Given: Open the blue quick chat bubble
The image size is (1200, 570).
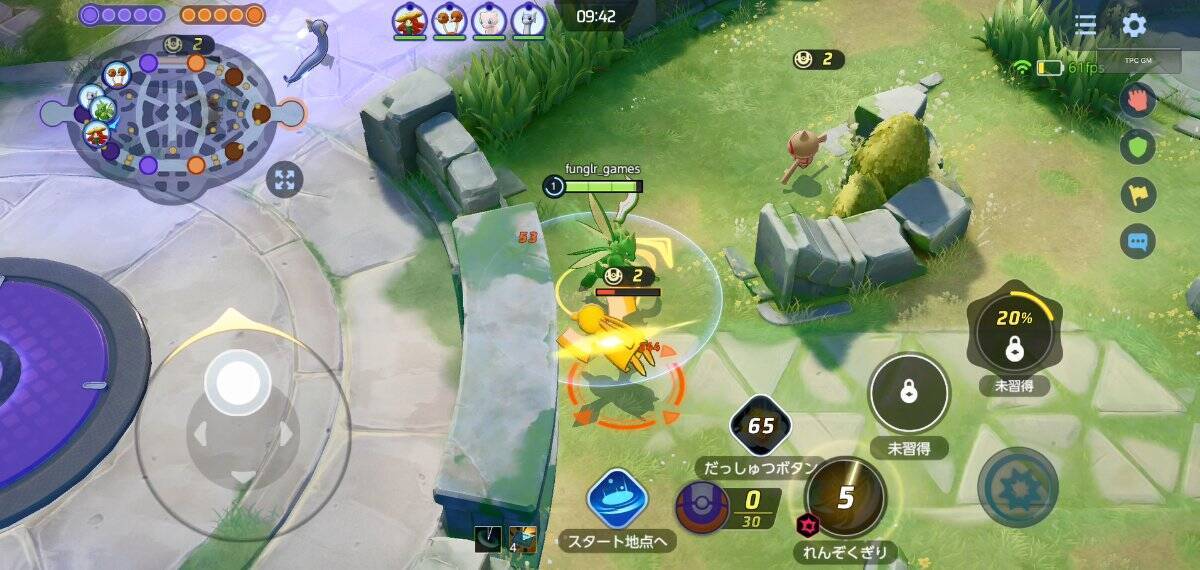Looking at the screenshot, I should point(1138,241).
